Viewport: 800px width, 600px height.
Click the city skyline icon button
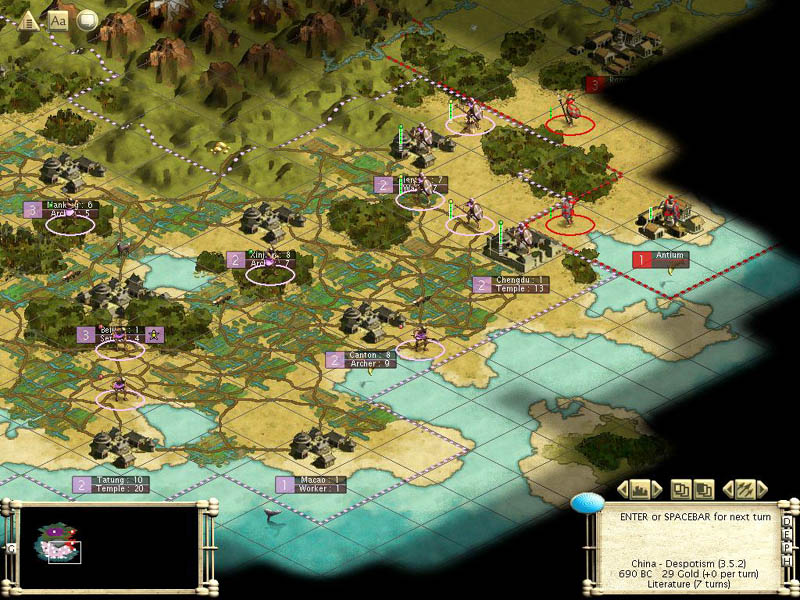coord(640,489)
